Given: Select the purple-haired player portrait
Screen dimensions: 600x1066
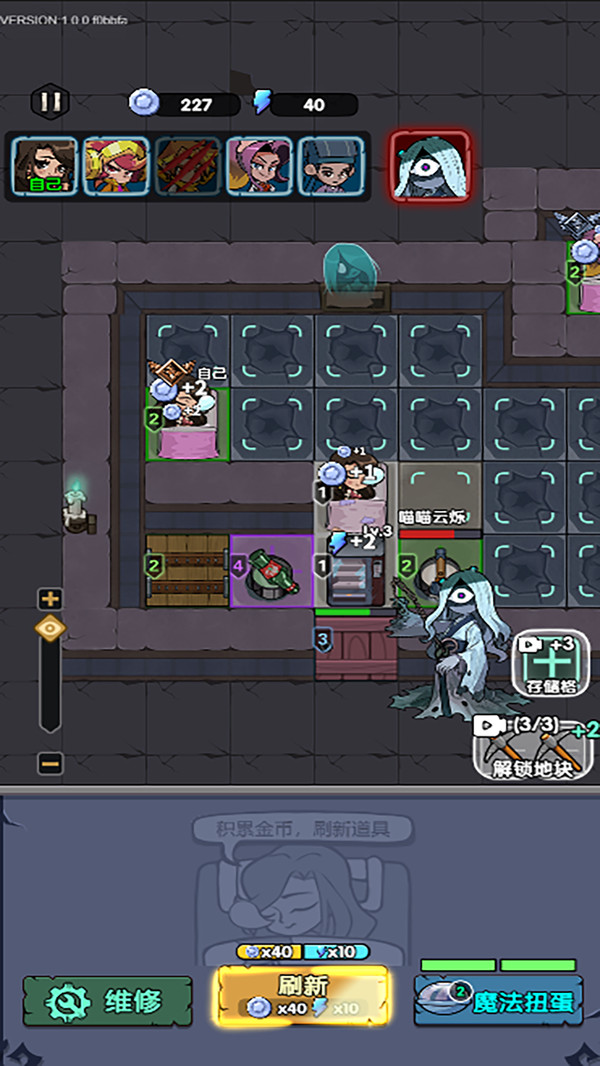Looking at the screenshot, I should tap(259, 165).
